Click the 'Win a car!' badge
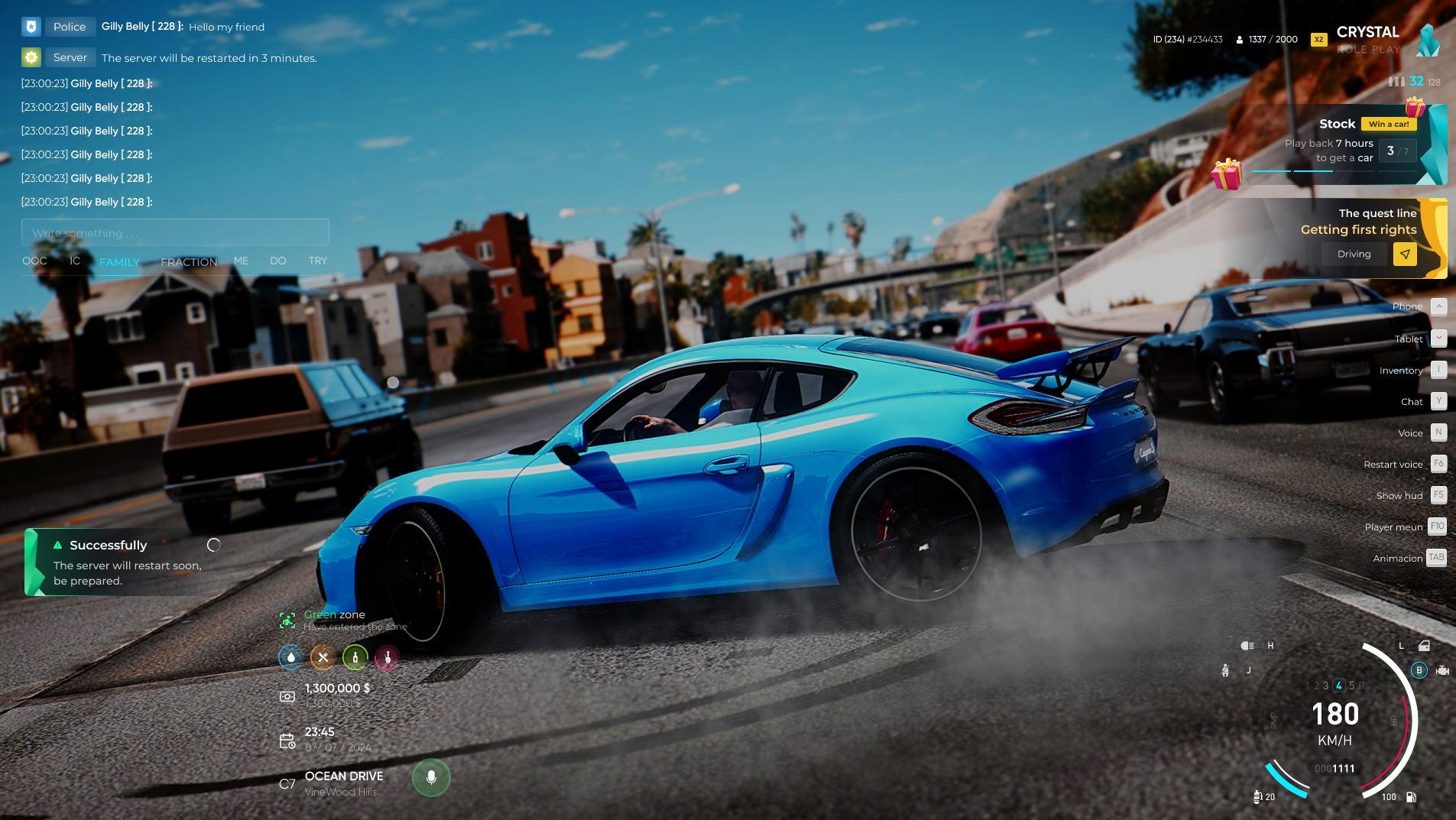Screen dimensions: 1456x820 pos(1389,124)
